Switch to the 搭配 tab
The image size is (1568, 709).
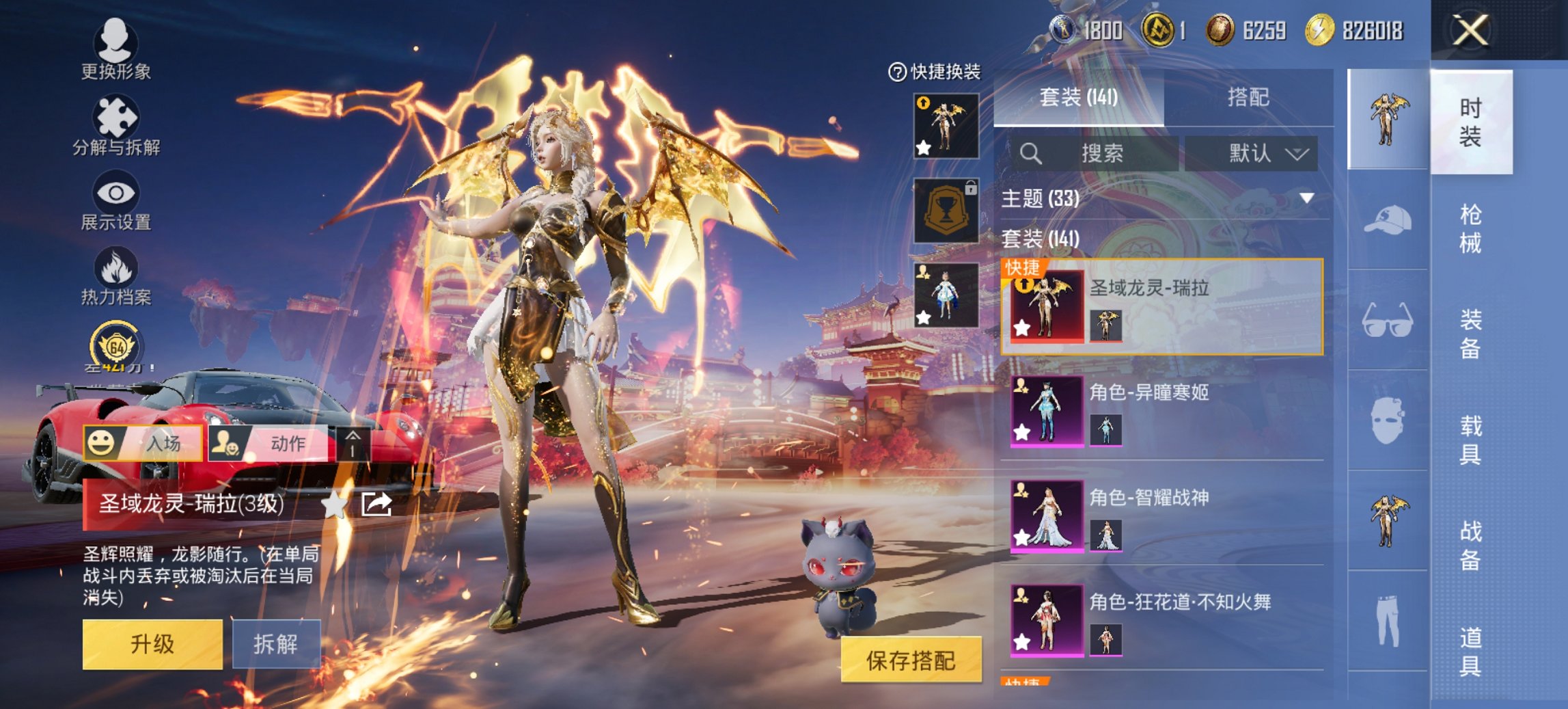point(1248,97)
